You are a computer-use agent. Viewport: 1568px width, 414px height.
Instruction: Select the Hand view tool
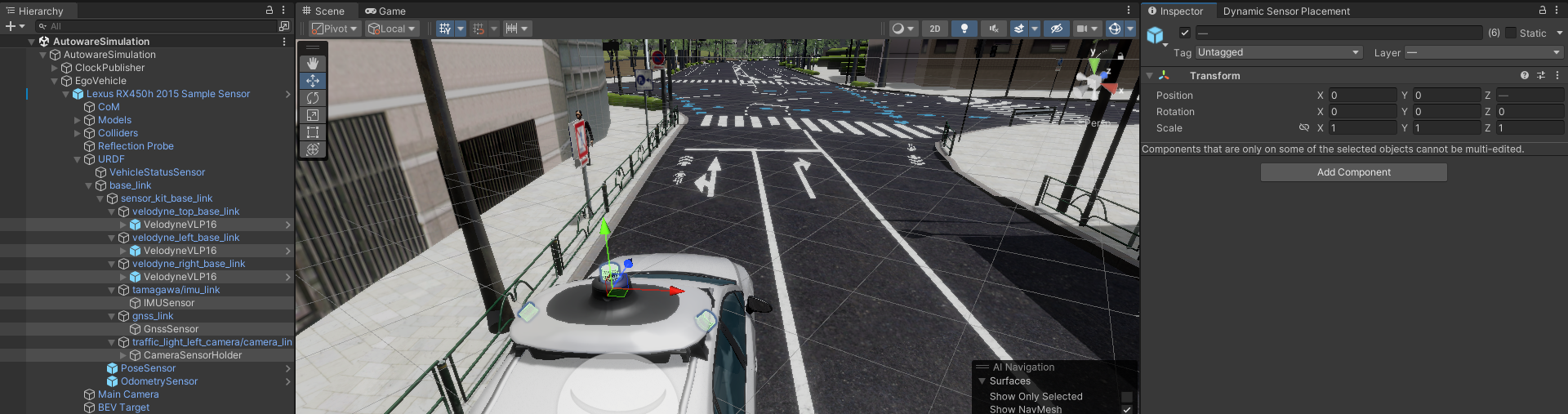pyautogui.click(x=313, y=63)
